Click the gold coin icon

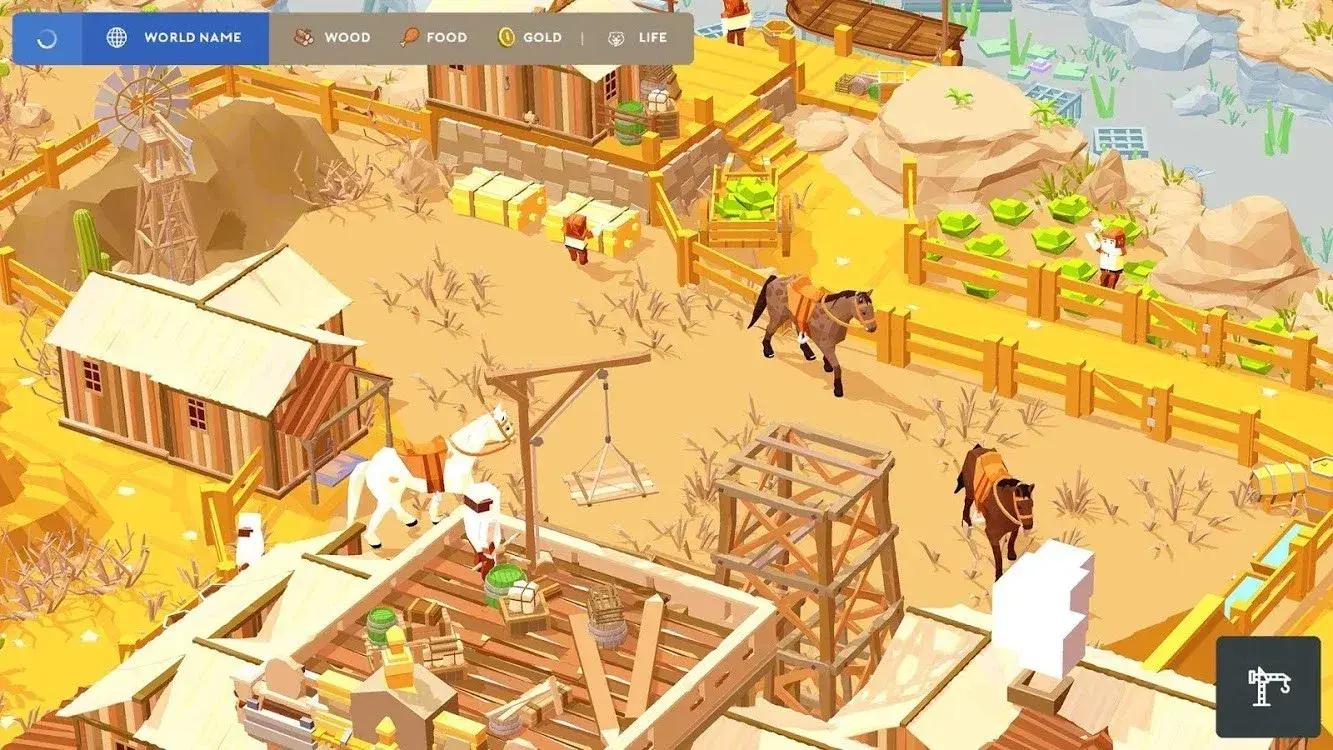tap(506, 37)
